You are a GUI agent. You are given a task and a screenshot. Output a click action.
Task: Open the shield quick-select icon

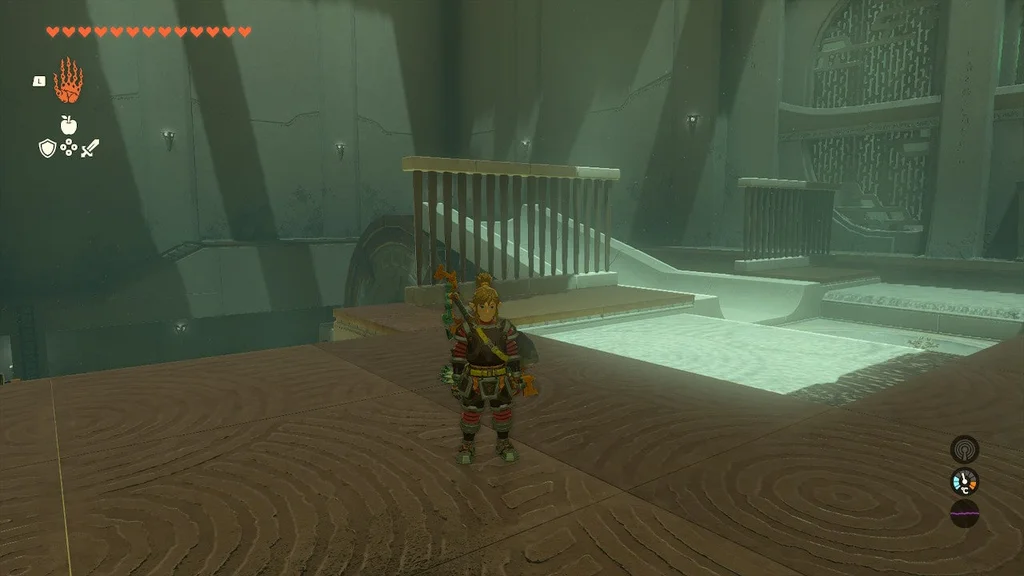tap(46, 148)
